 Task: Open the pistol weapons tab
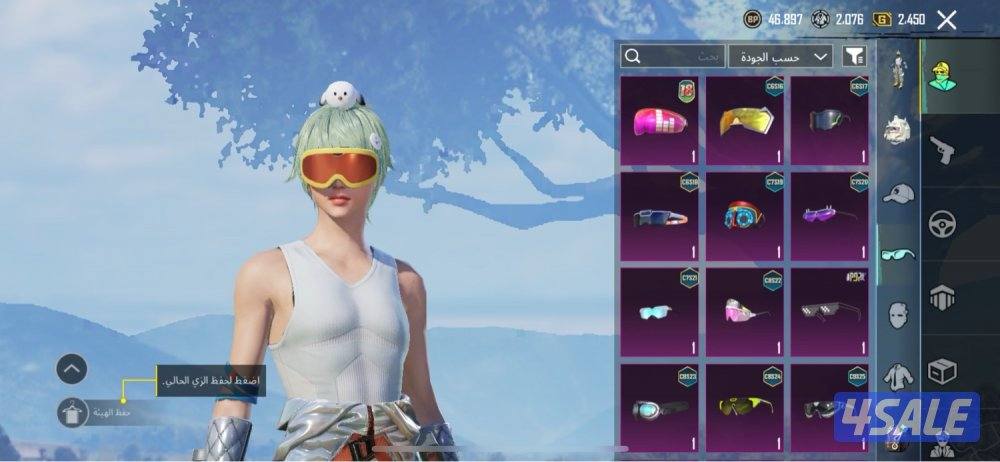click(942, 150)
